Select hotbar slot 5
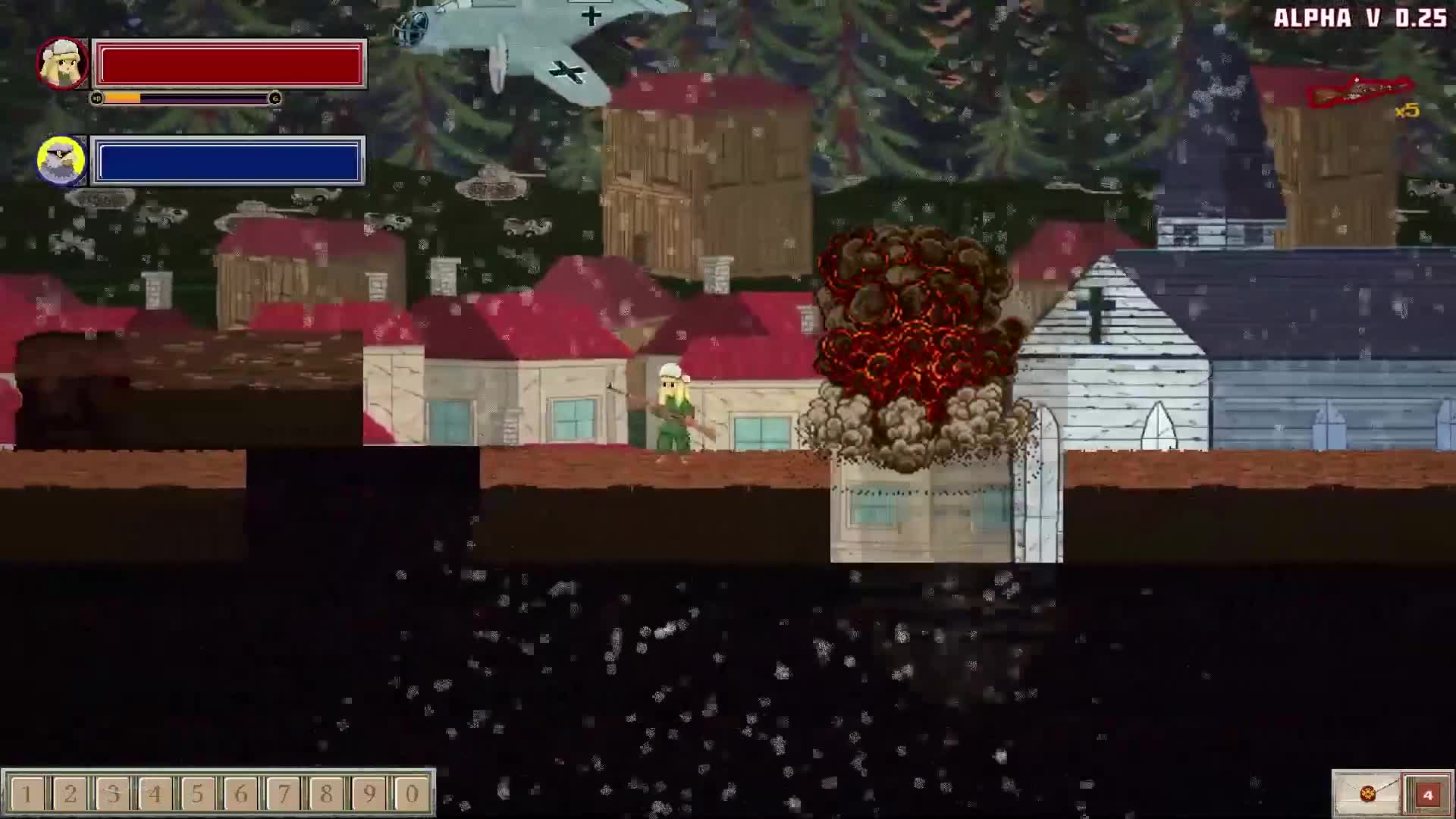Image resolution: width=1456 pixels, height=819 pixels. 198,793
